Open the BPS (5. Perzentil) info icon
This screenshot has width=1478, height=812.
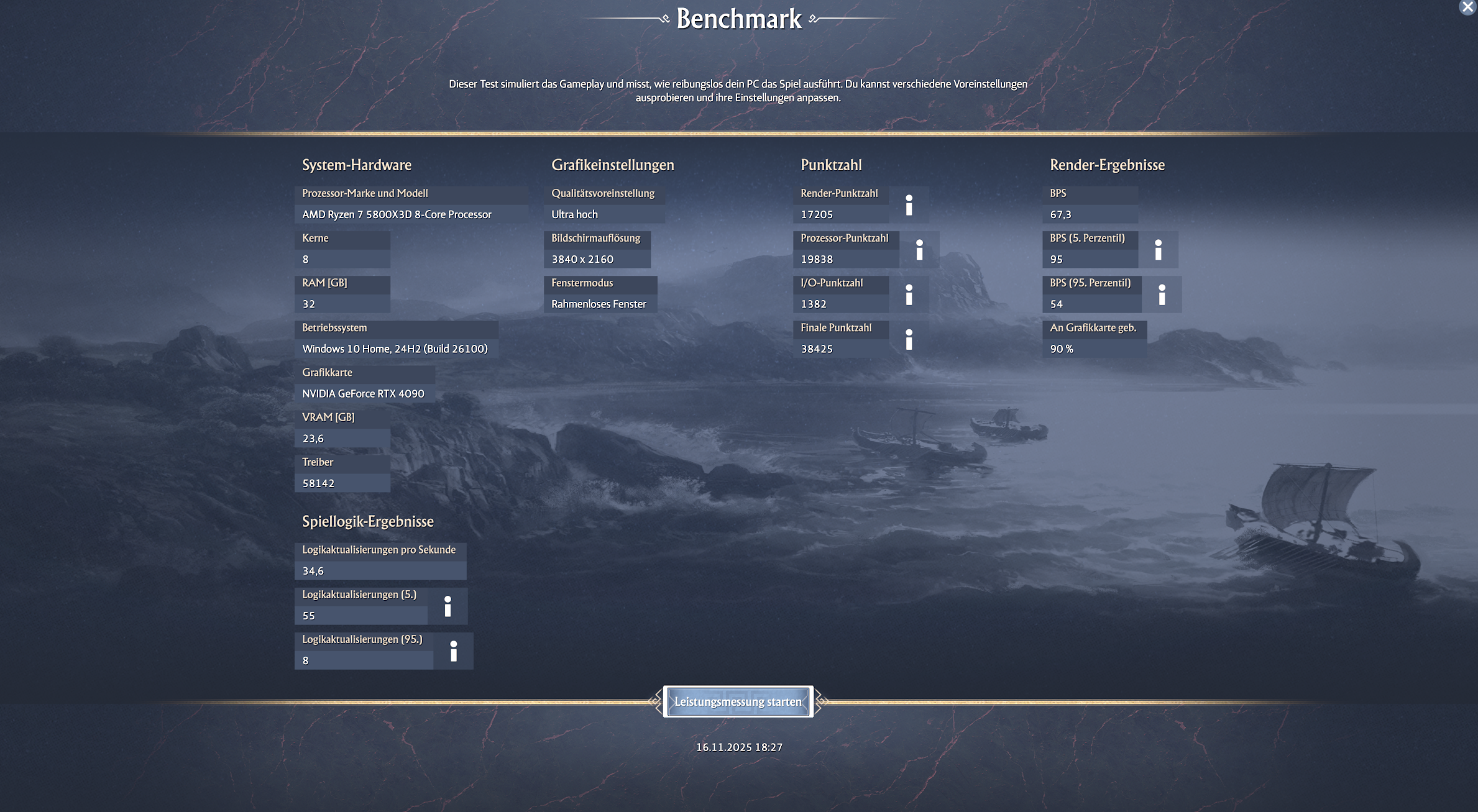click(x=1157, y=250)
